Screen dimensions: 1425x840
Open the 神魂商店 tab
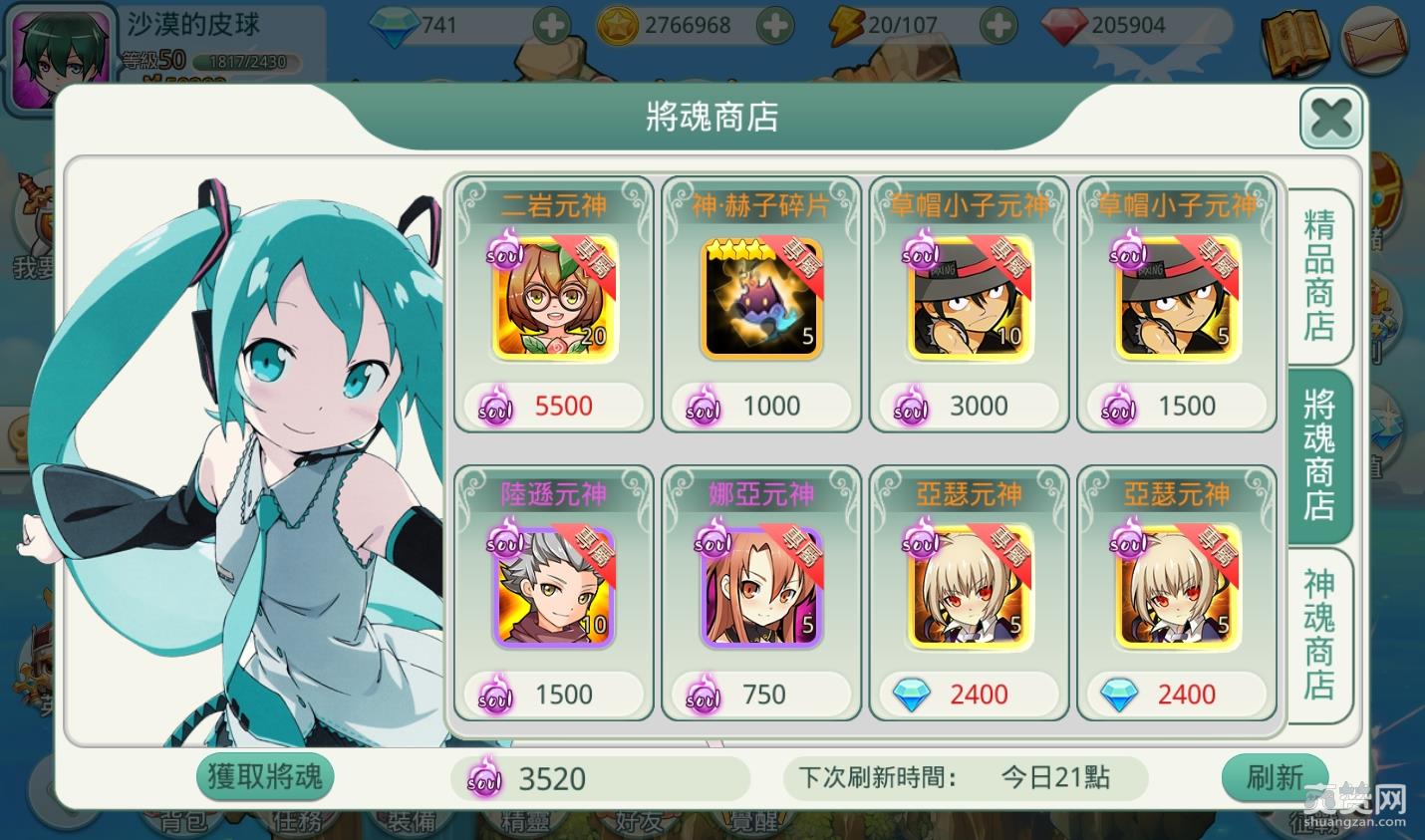[x=1318, y=635]
